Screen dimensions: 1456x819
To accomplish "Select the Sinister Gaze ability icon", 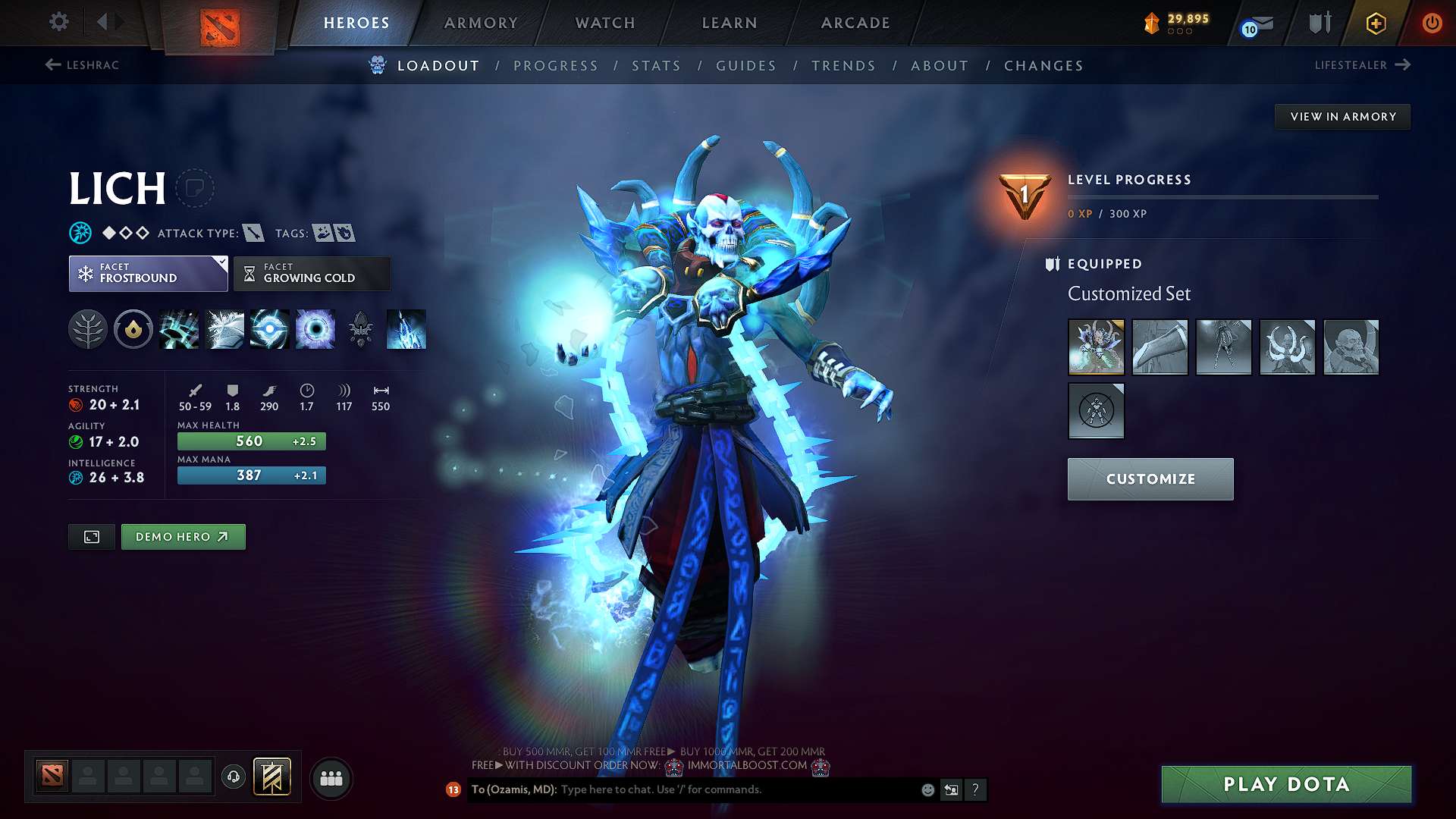I will point(315,329).
